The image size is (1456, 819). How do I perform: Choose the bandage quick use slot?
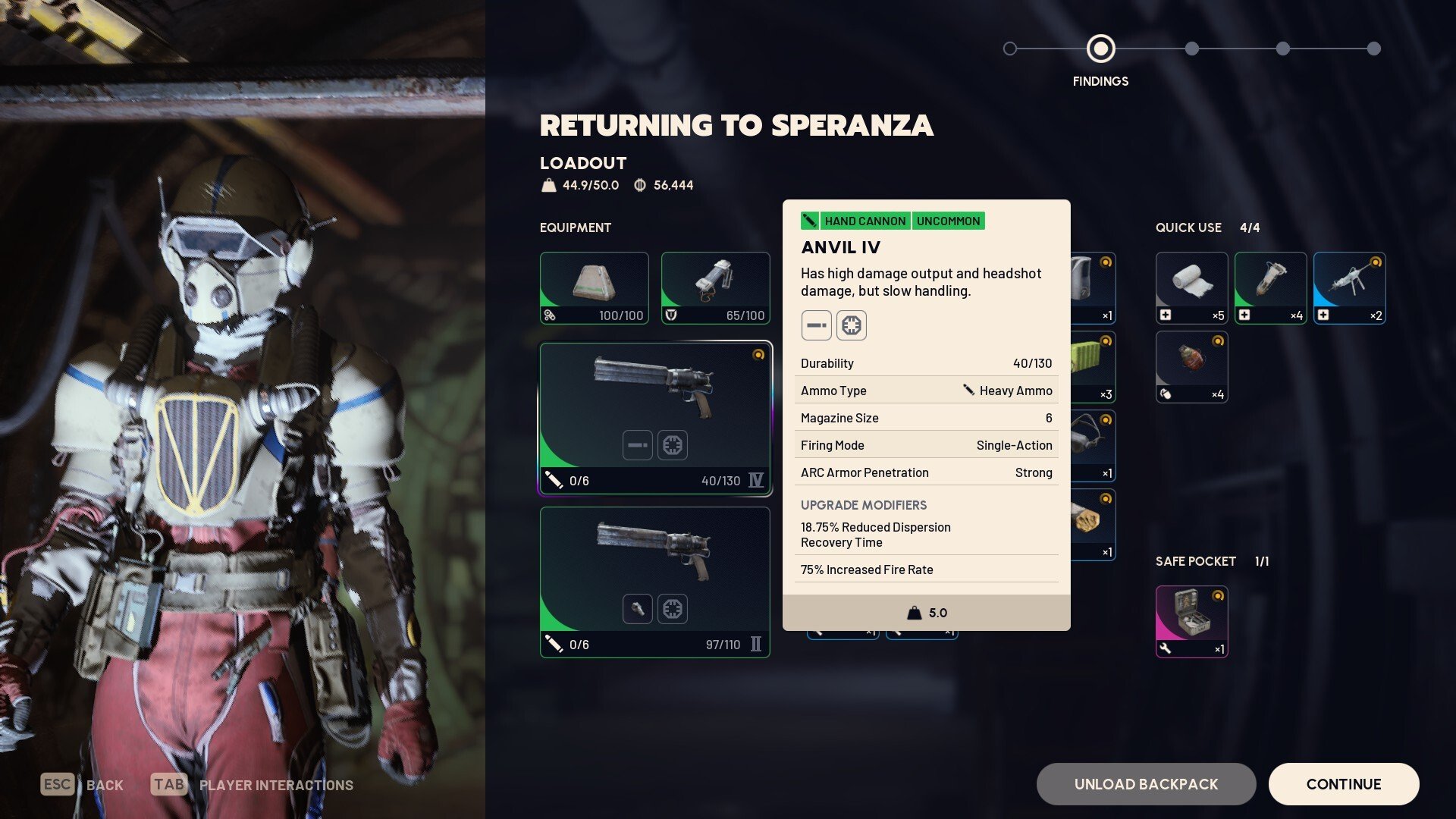point(1191,288)
